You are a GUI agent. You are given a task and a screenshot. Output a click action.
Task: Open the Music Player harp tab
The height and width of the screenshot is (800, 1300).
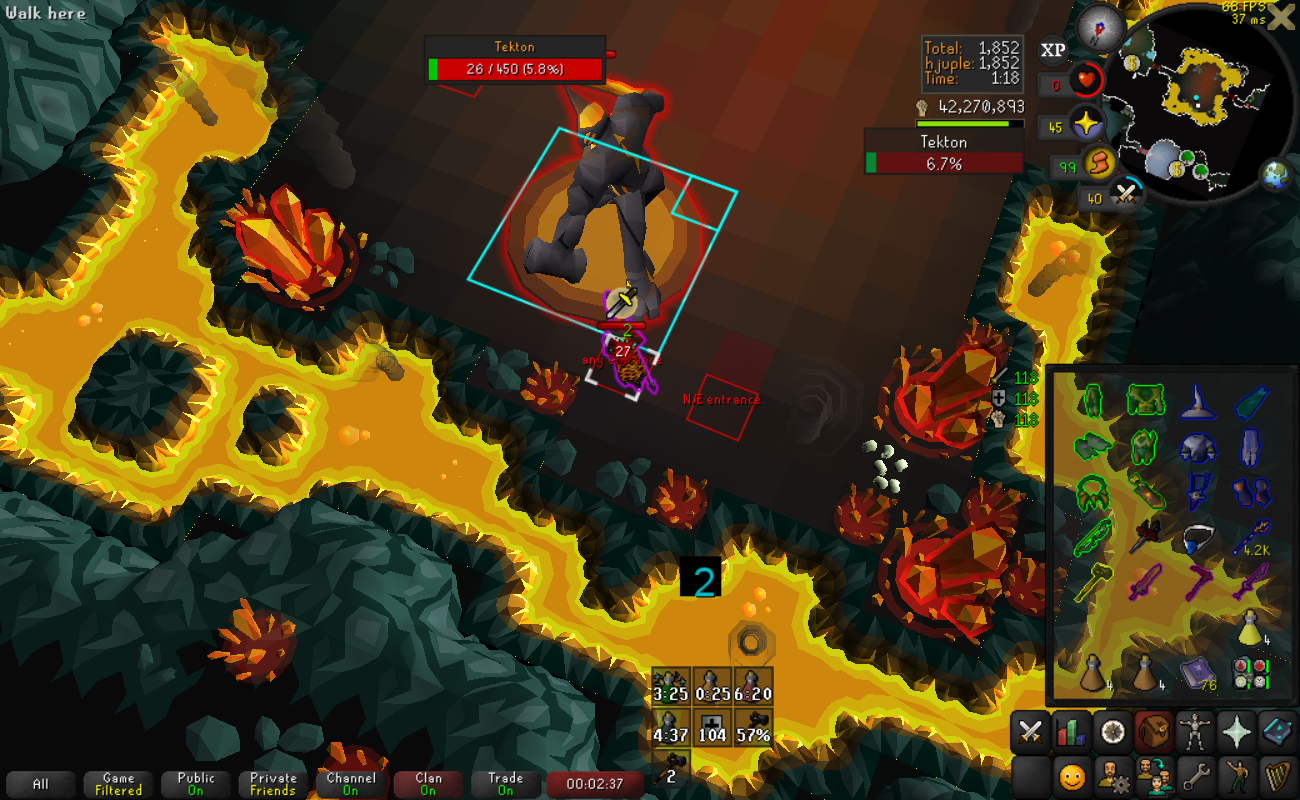click(1278, 775)
